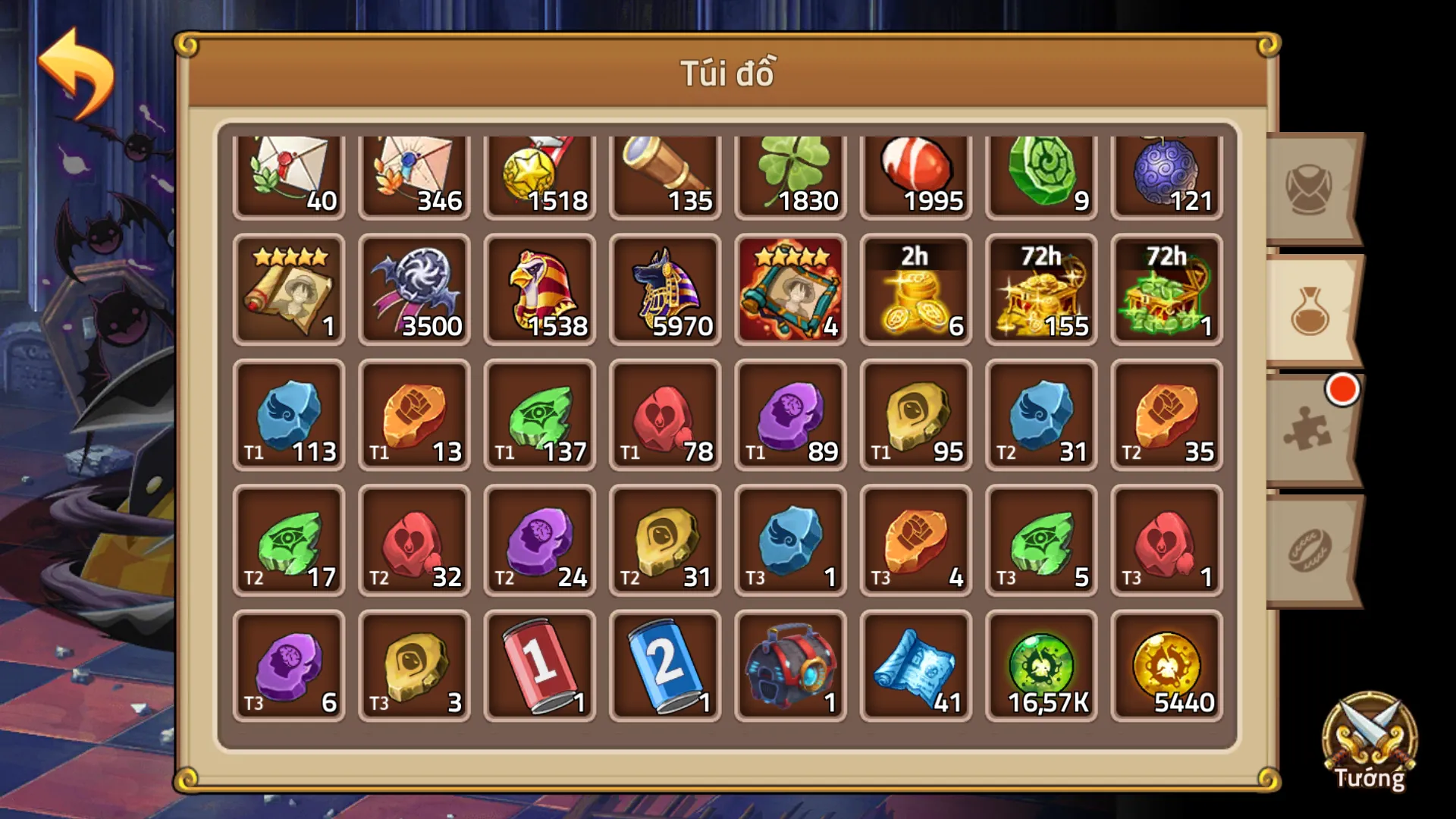Tap the green orb showing 16,57K
Image resolution: width=1456 pixels, height=819 pixels.
point(1040,664)
